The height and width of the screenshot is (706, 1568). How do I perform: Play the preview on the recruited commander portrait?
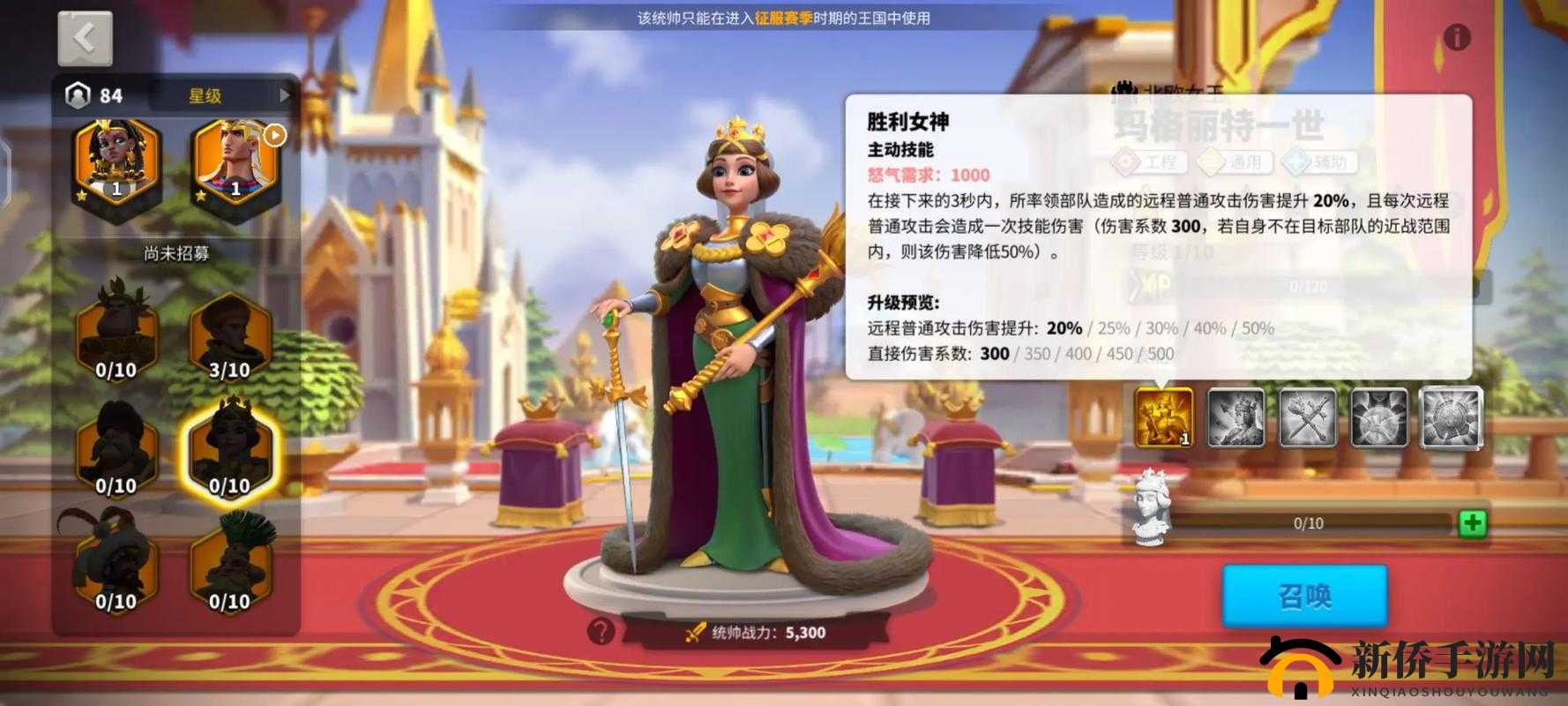[x=273, y=135]
